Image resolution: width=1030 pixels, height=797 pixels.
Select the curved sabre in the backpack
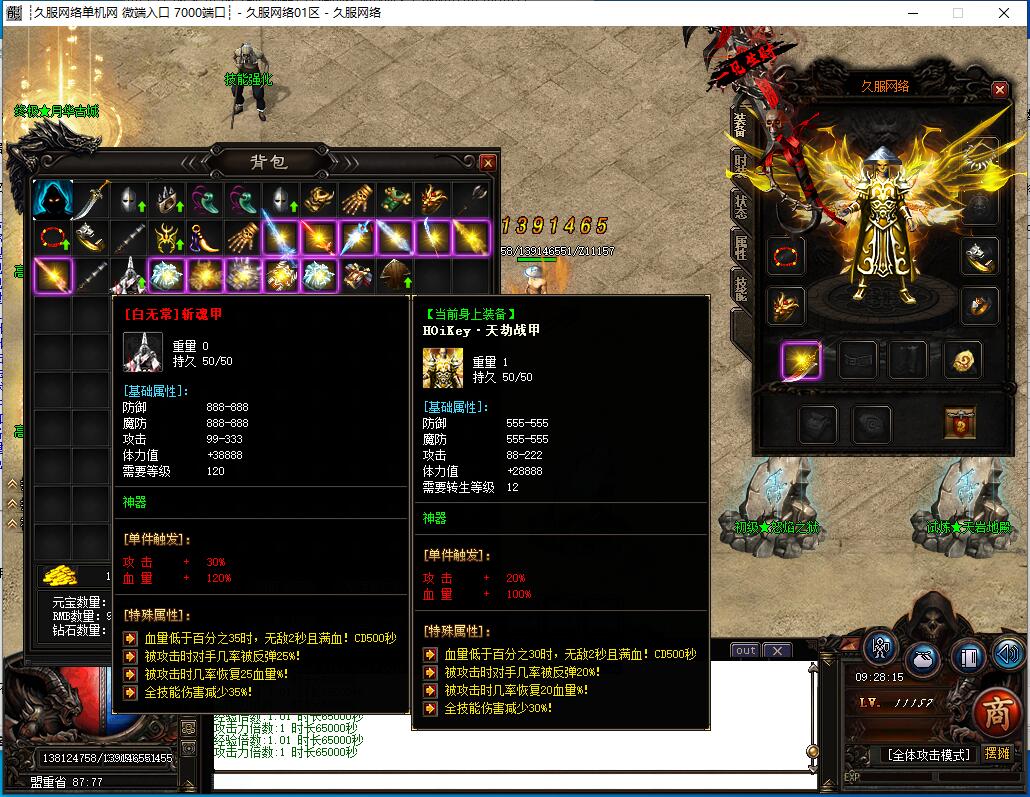click(91, 199)
